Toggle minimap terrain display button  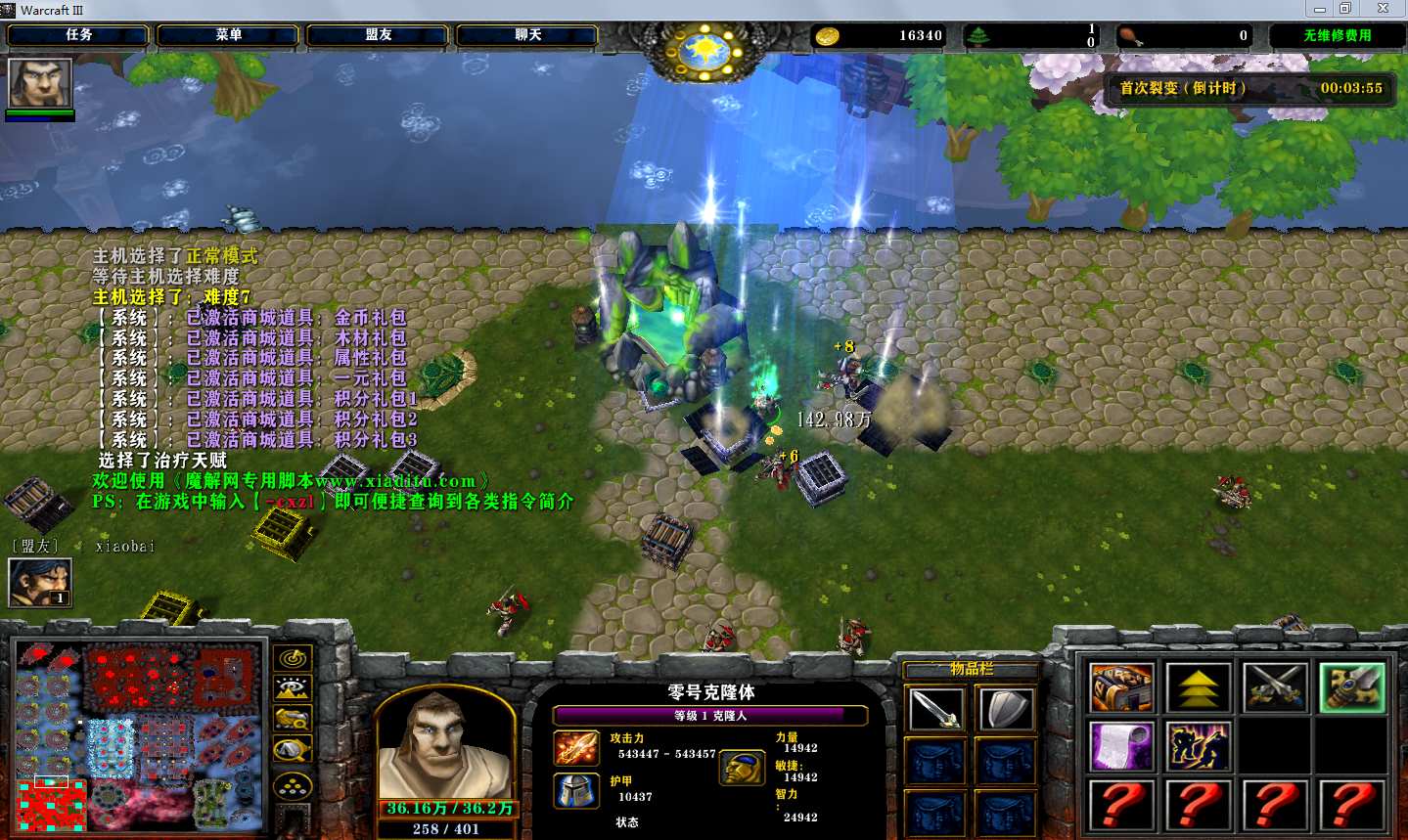(x=293, y=688)
